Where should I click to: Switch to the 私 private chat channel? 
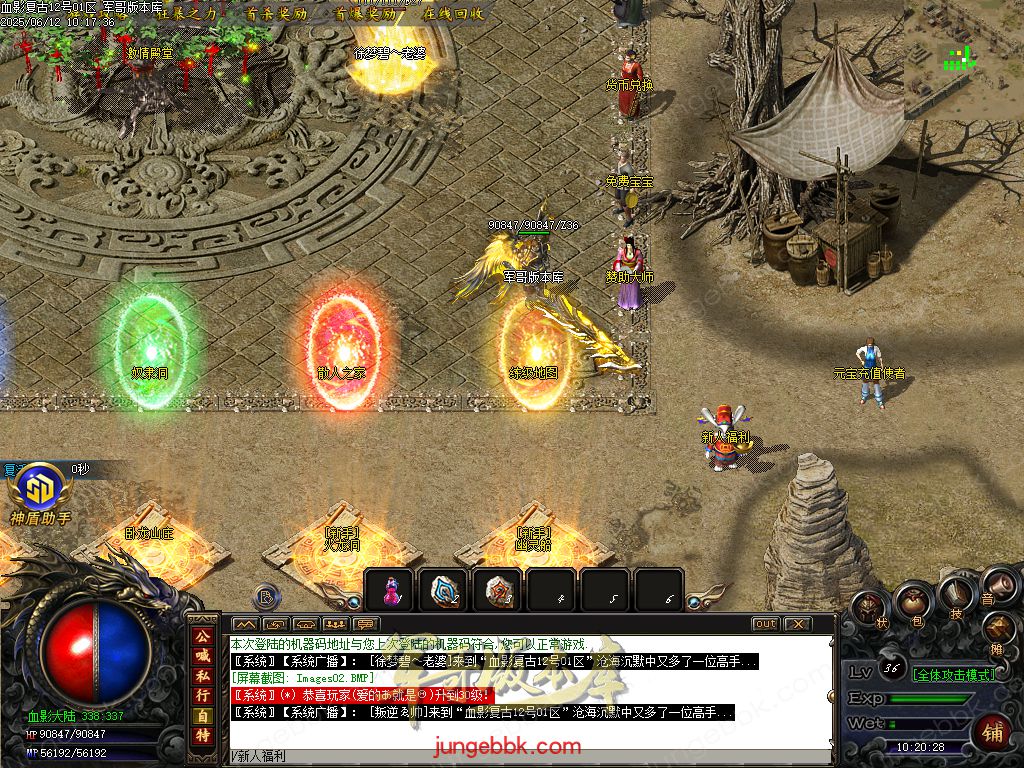[202, 675]
